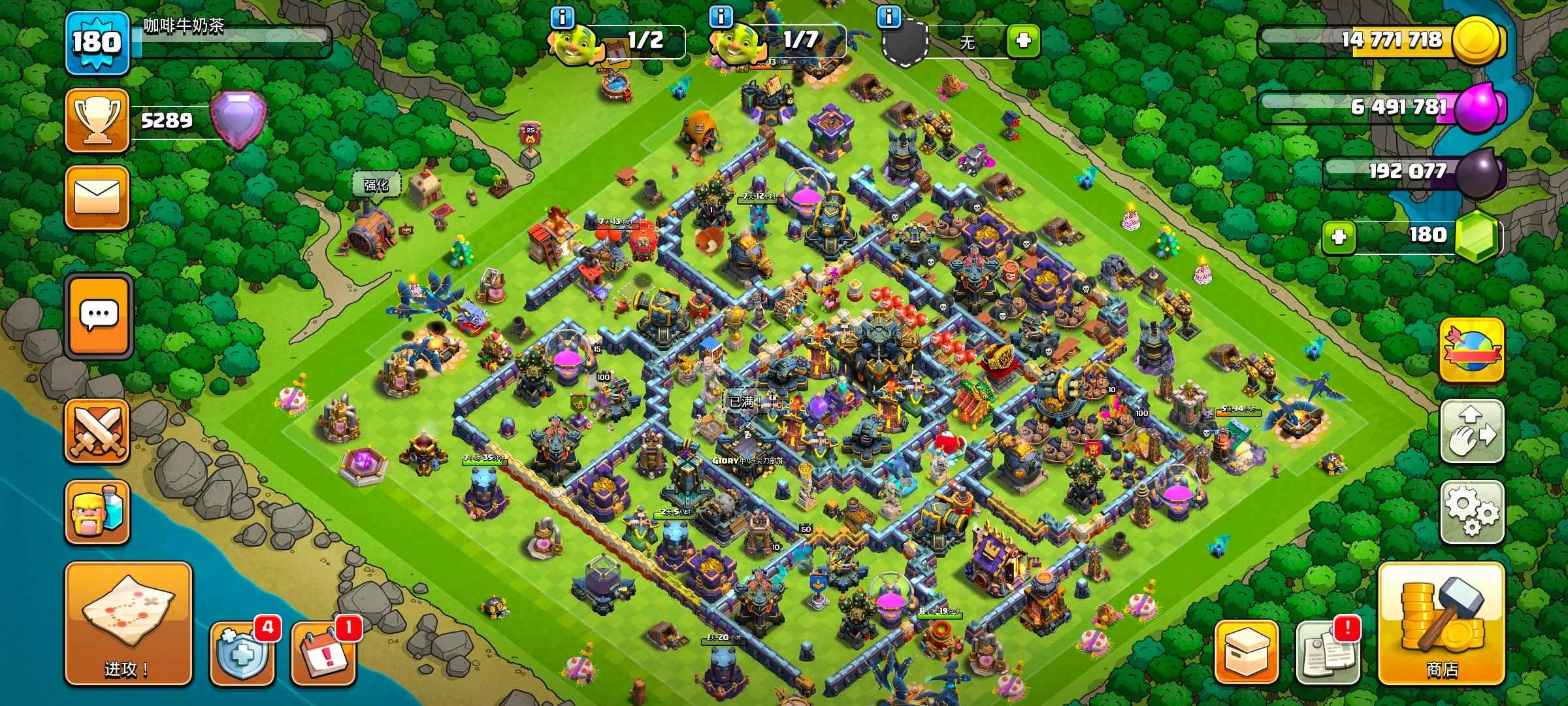Open the layout editor hand button
This screenshot has width=1568, height=706.
[x=1472, y=431]
